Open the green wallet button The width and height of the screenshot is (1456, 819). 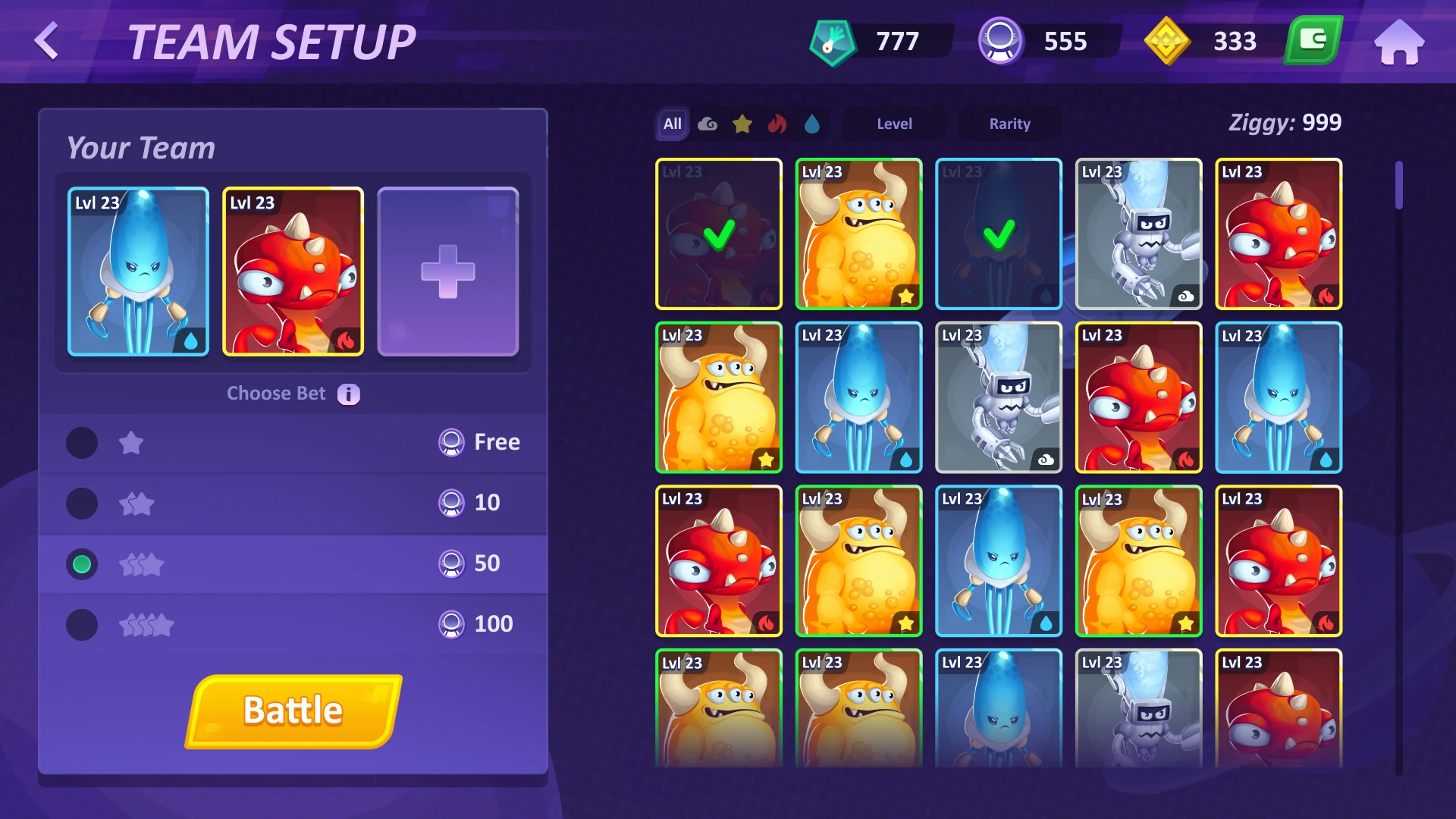(x=1313, y=40)
